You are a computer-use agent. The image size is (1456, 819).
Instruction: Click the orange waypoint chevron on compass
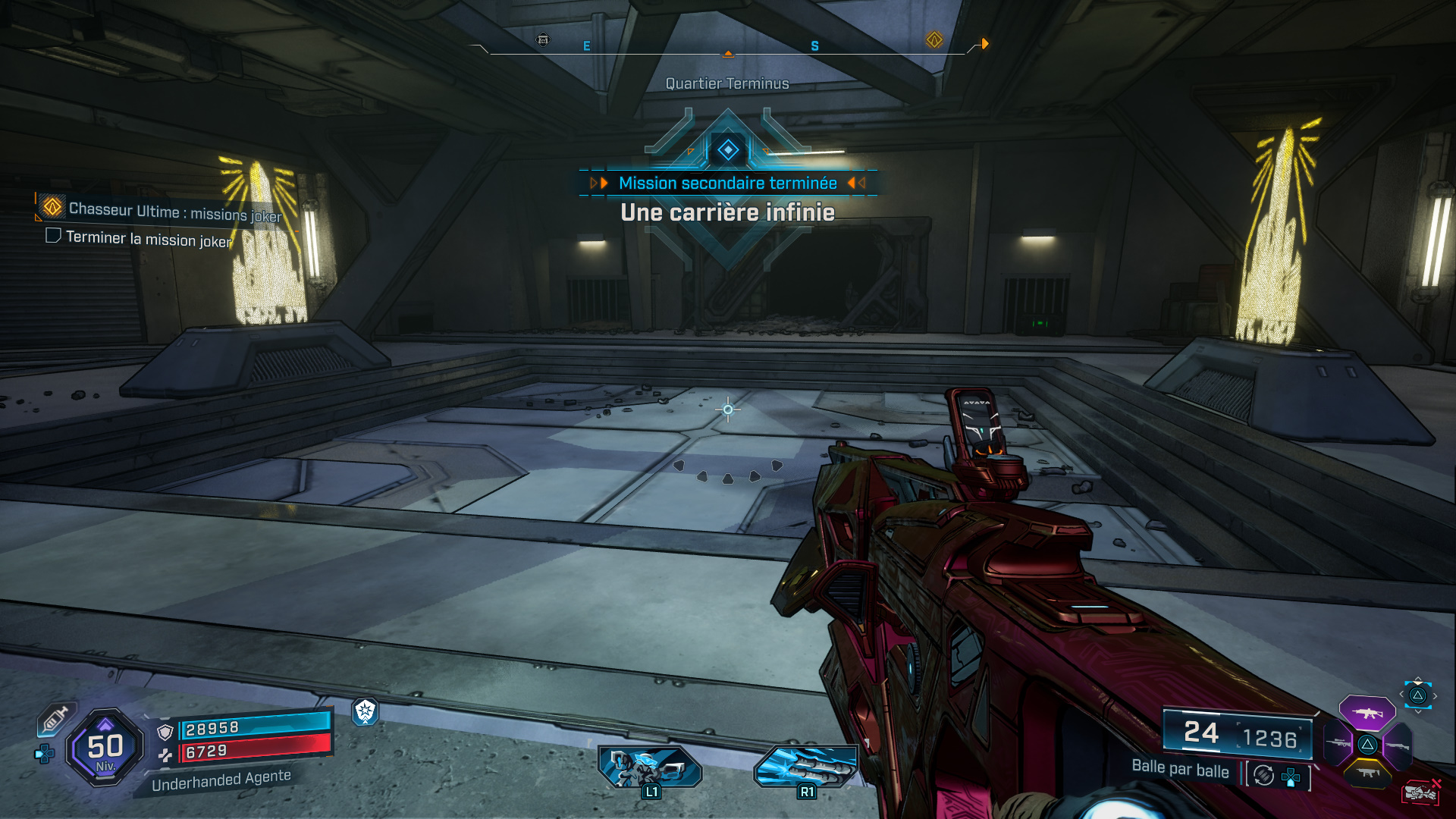pos(986,44)
